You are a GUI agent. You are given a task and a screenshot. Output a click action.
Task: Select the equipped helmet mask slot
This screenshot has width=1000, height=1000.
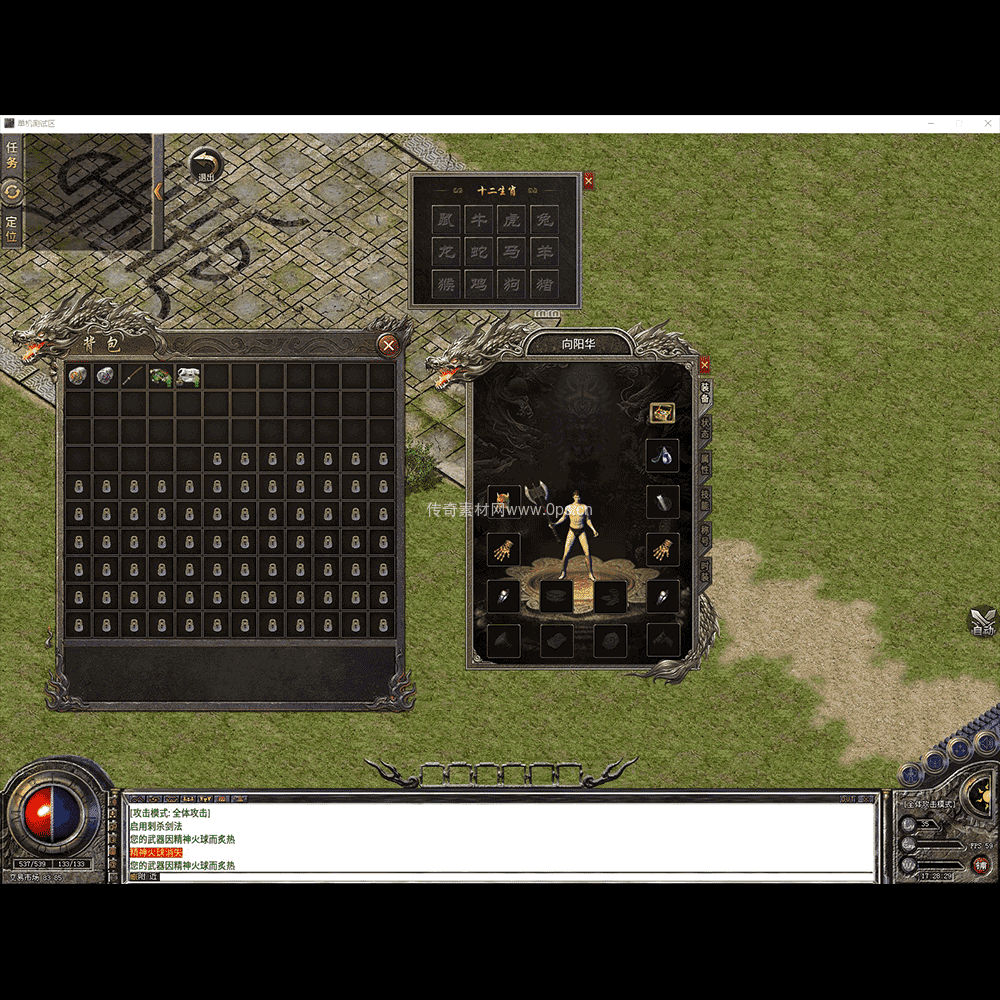(x=504, y=500)
